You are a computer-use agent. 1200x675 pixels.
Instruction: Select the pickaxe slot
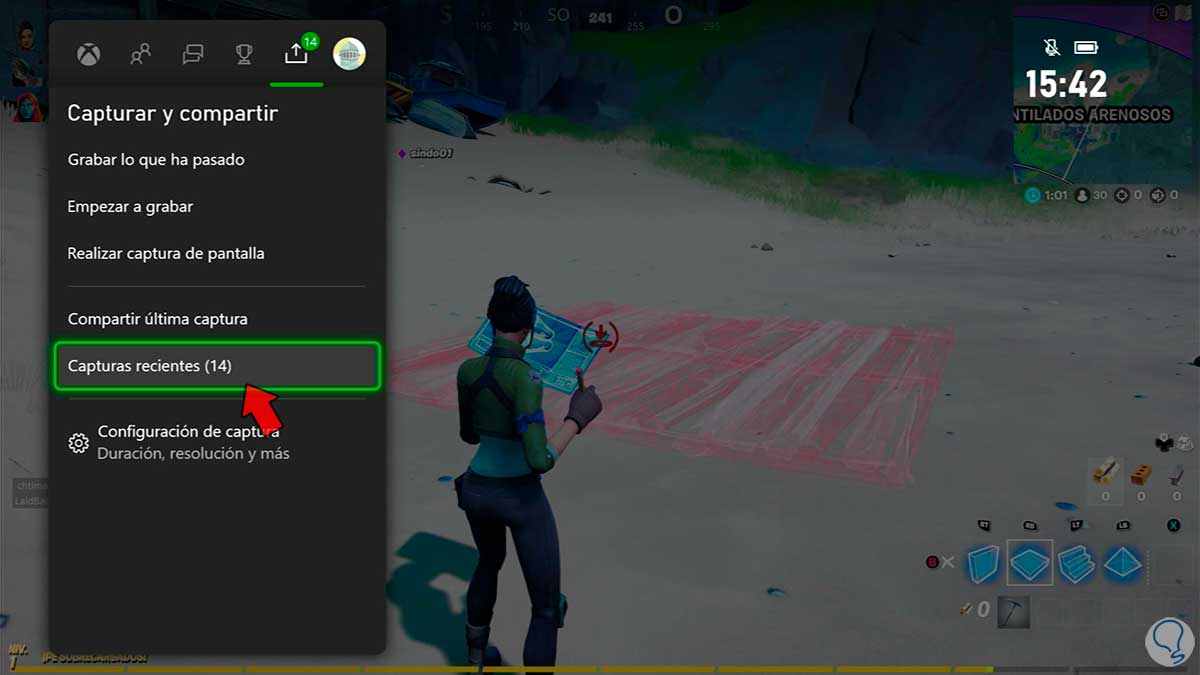(x=1012, y=611)
